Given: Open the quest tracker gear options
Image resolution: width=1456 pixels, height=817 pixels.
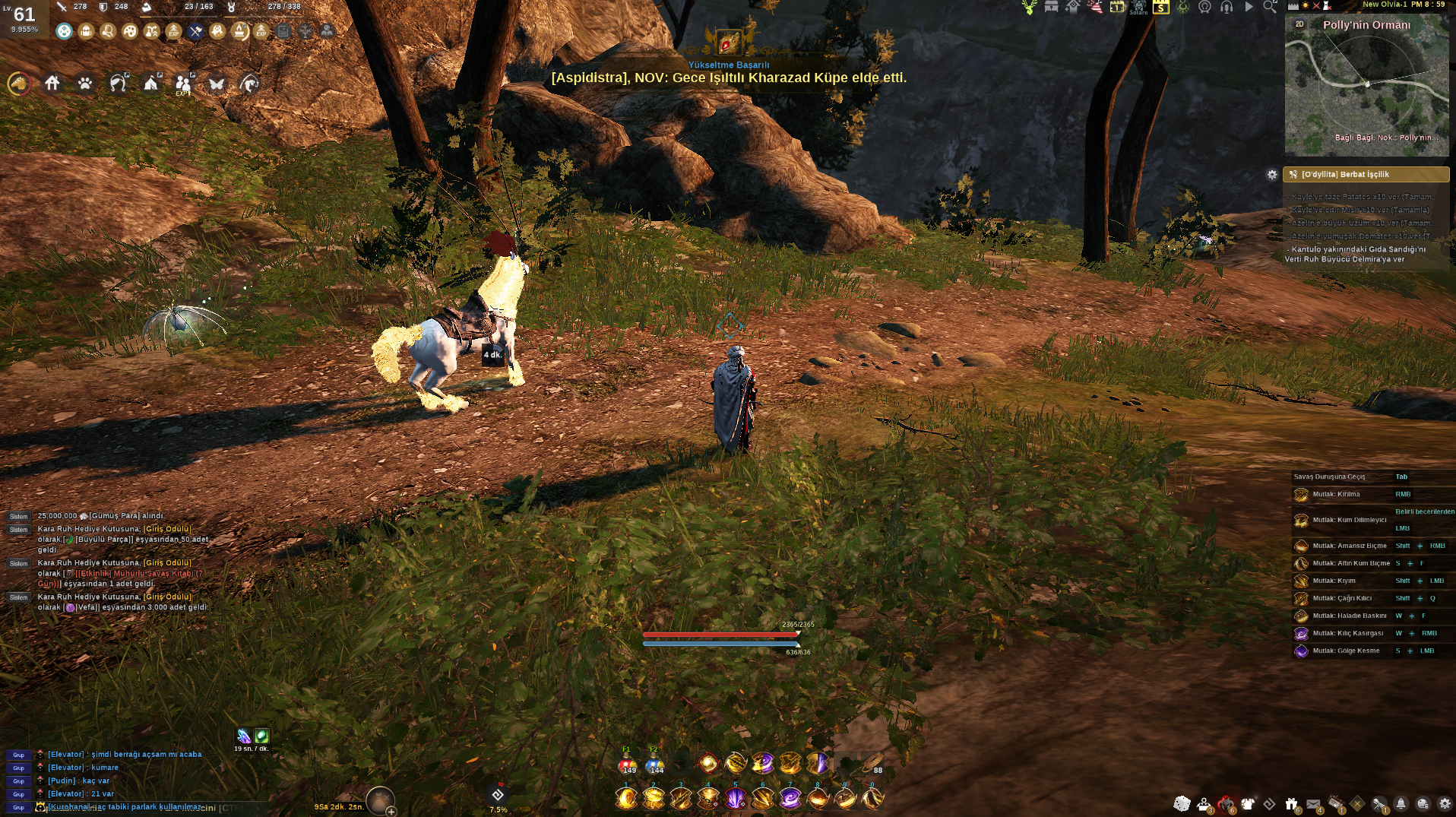Looking at the screenshot, I should 1273,175.
